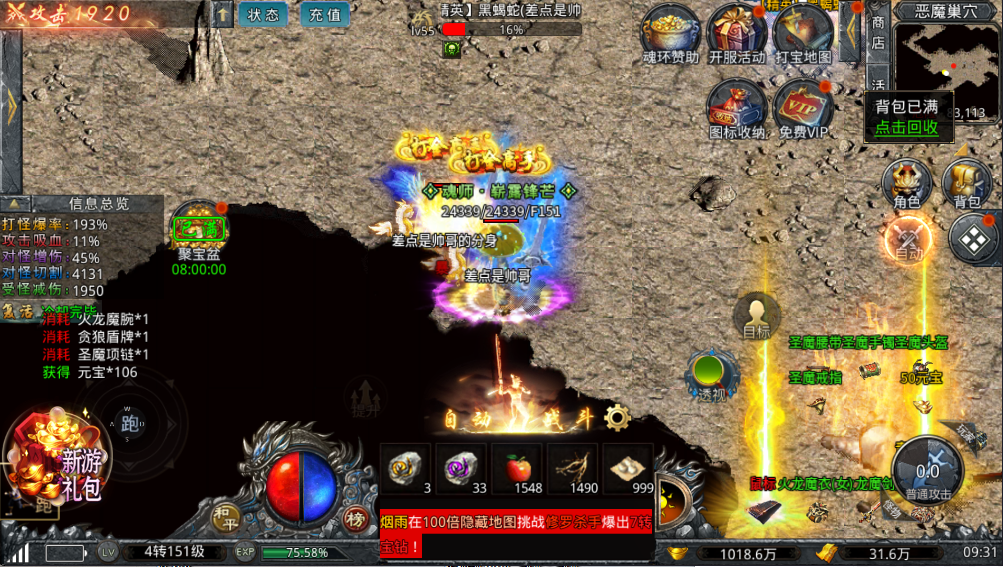Open the 充值 recharge button
The height and width of the screenshot is (567, 1003).
point(324,15)
